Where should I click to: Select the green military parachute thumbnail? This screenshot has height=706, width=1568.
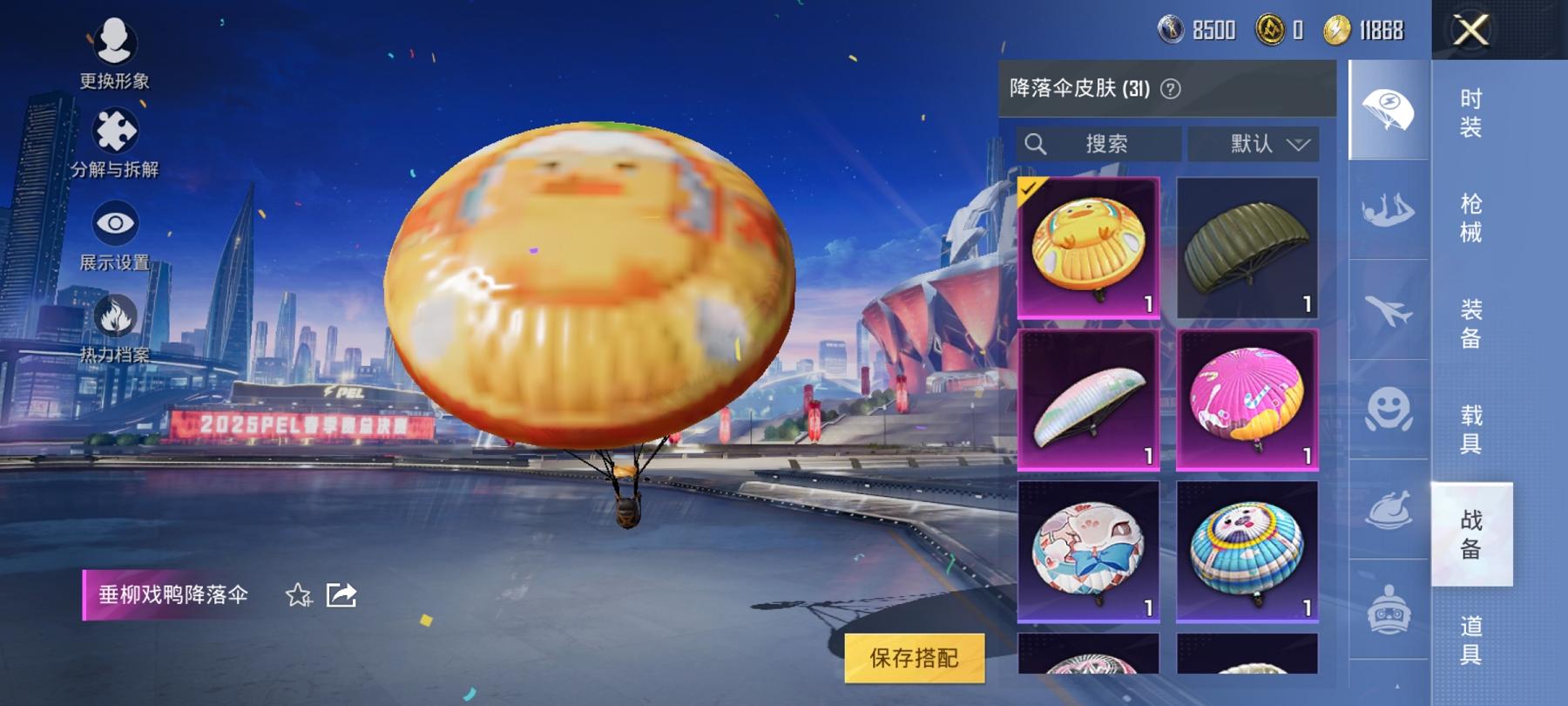click(1246, 247)
